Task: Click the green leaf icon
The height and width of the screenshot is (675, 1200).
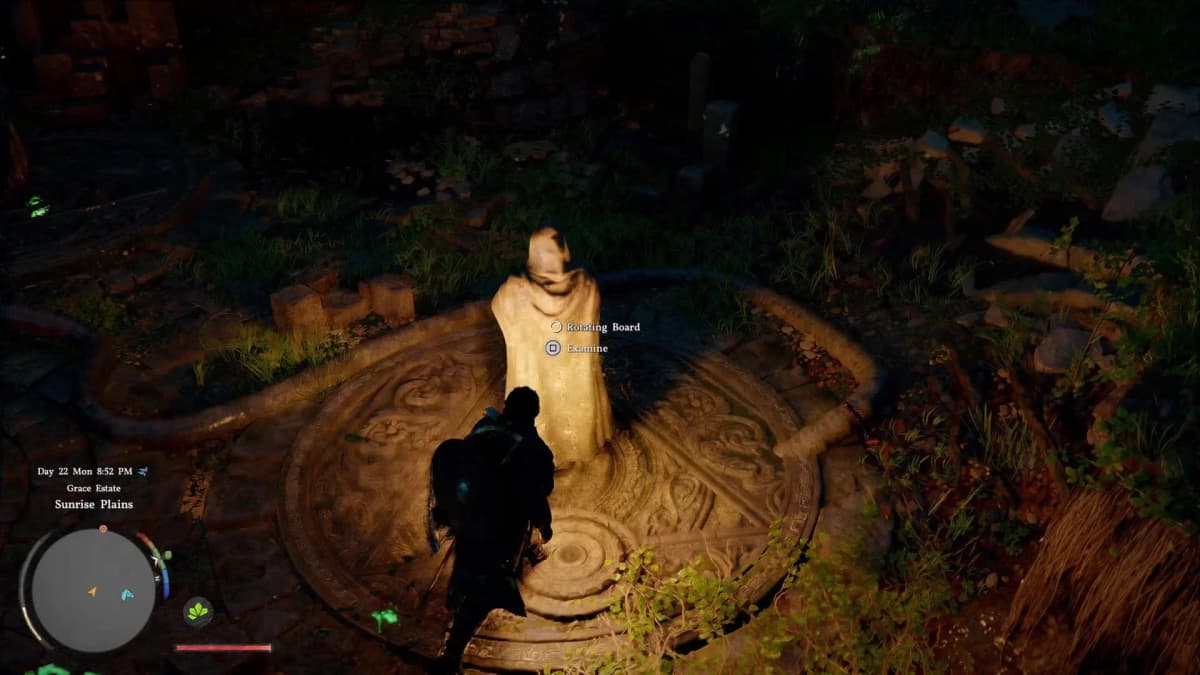Action: pos(198,611)
